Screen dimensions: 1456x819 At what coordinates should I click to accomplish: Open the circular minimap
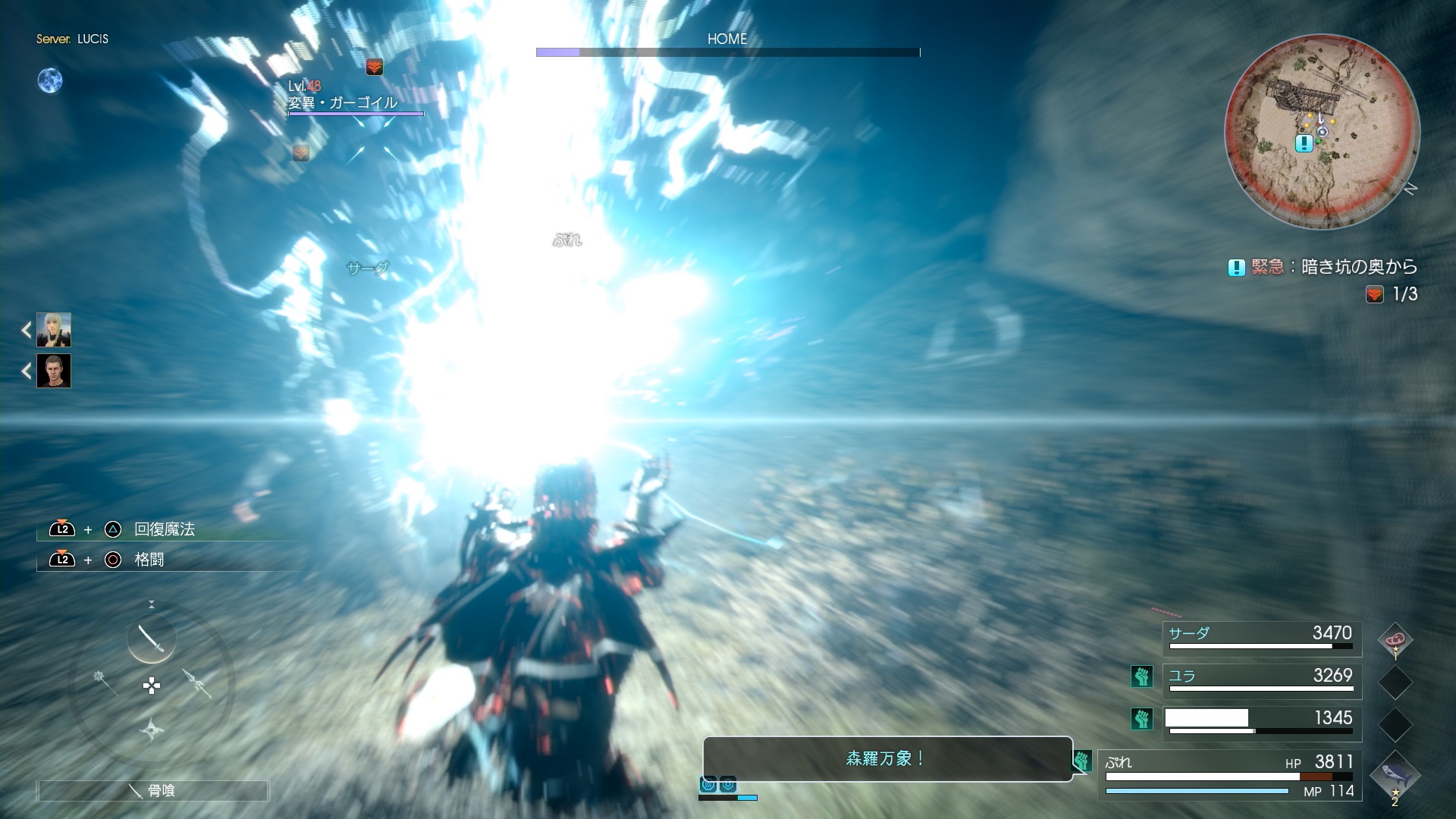coord(1322,131)
